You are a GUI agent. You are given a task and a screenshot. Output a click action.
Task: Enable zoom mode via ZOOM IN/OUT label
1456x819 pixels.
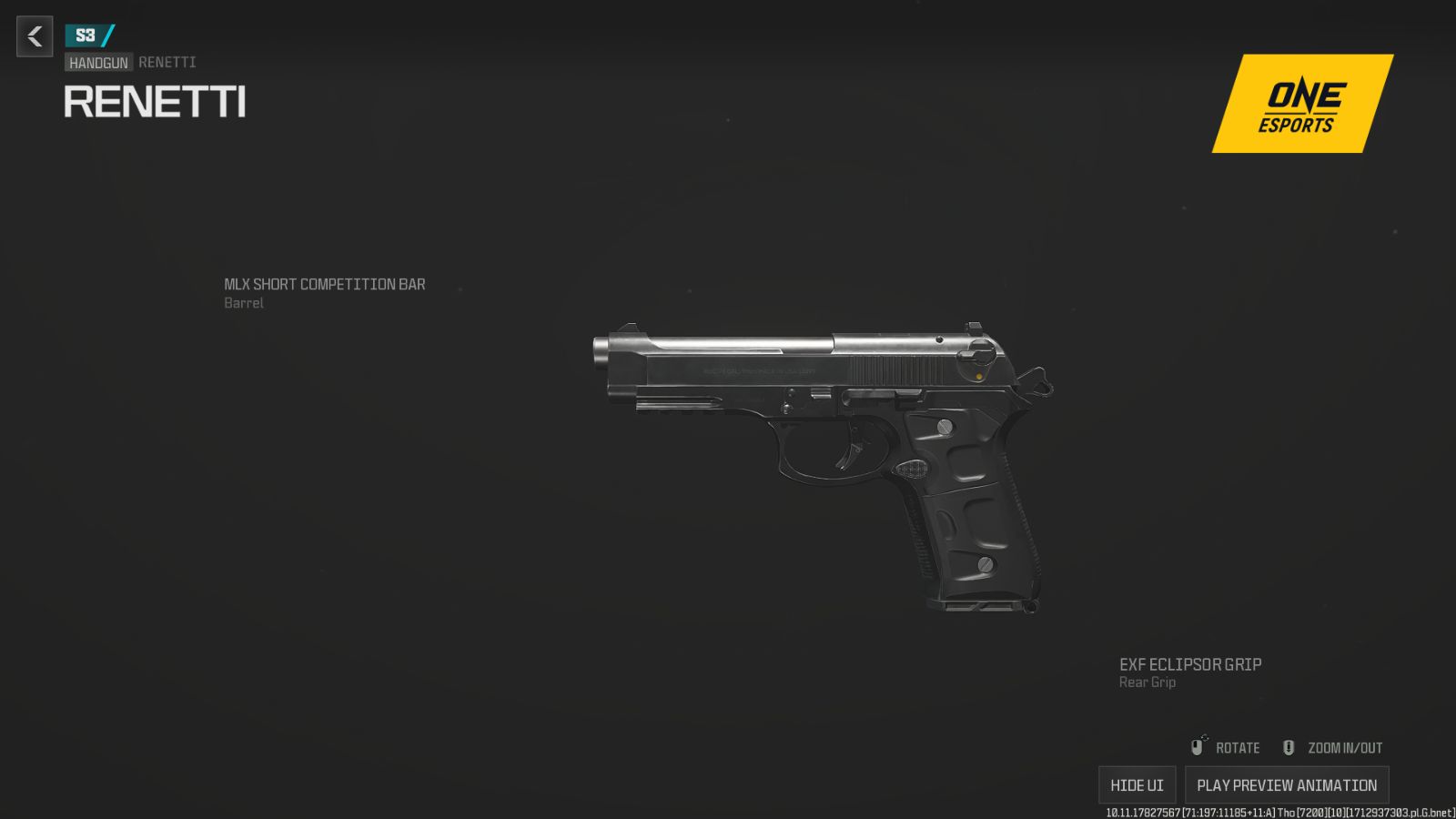[1343, 747]
